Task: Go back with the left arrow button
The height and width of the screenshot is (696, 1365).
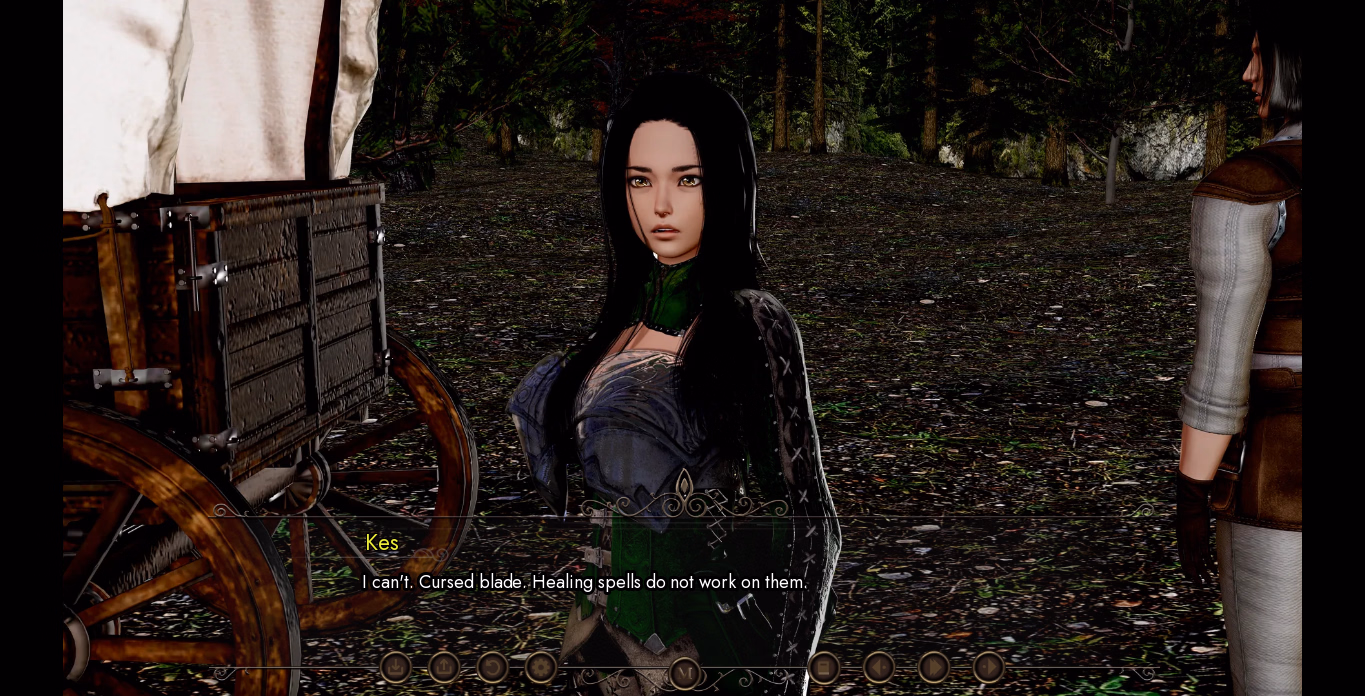Action: pyautogui.click(x=879, y=667)
